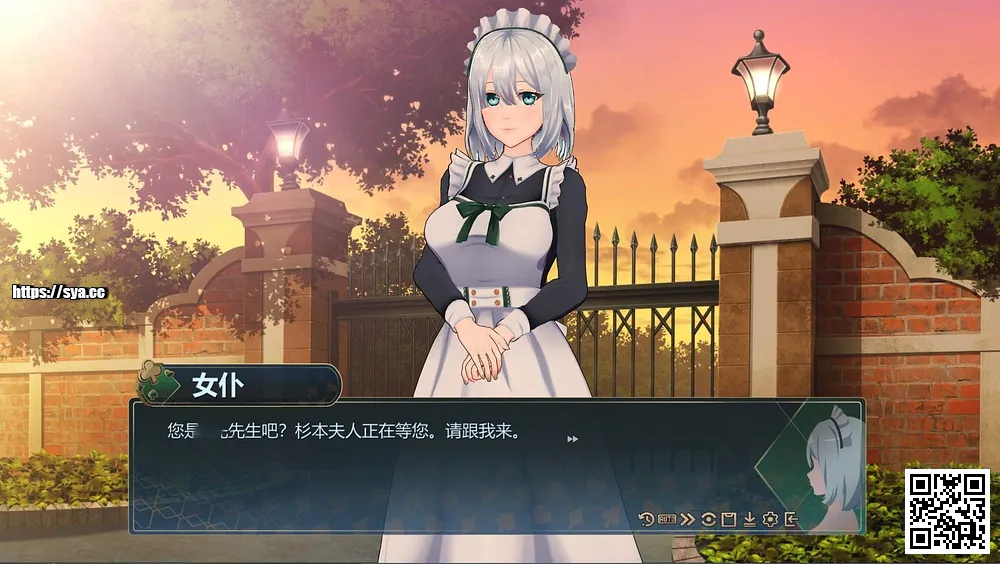Viewport: 1000px width, 564px height.
Task: Open the dialogue history log icon
Action: (x=646, y=519)
